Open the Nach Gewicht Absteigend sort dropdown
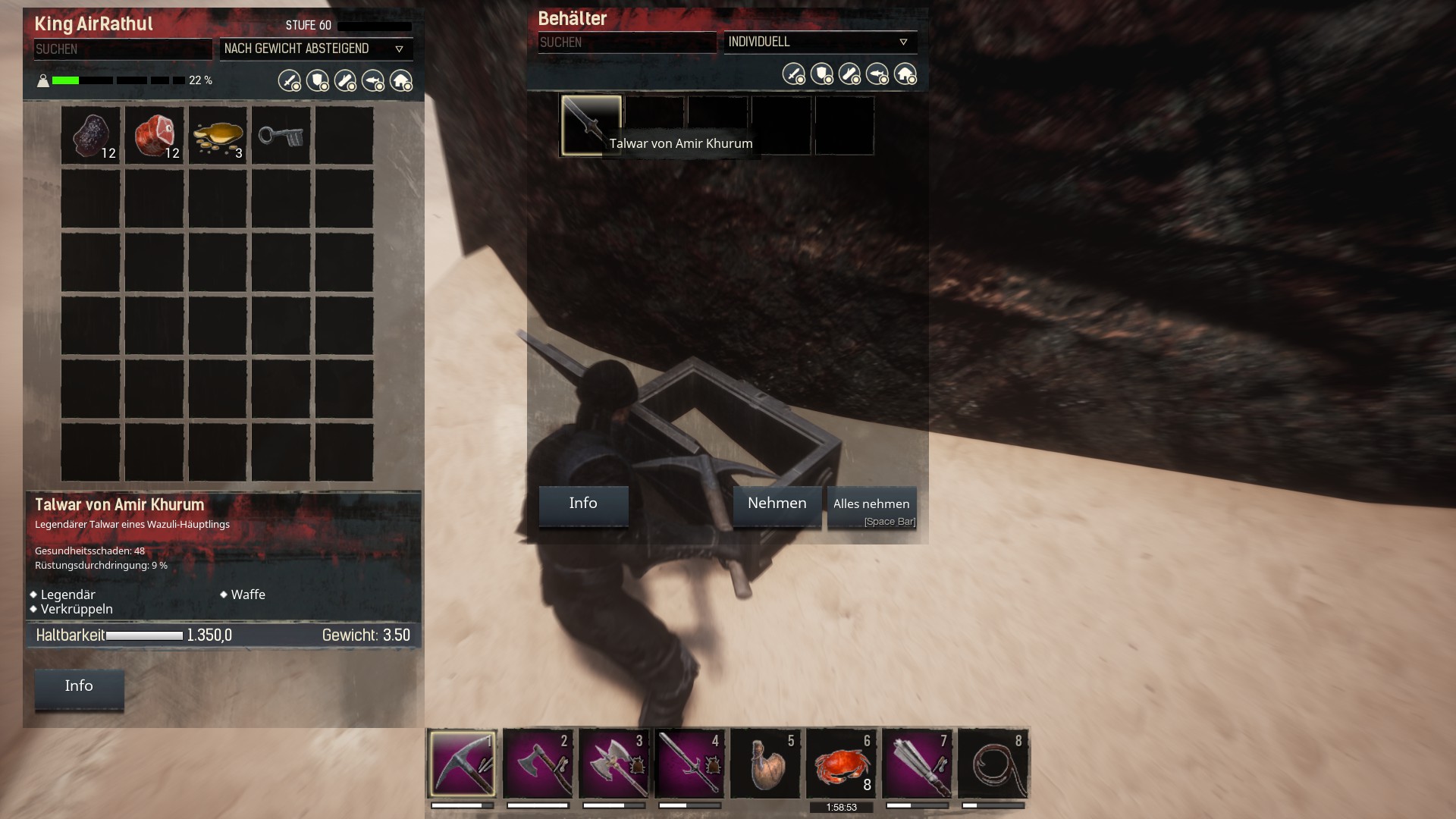This screenshot has width=1456, height=819. click(x=315, y=49)
